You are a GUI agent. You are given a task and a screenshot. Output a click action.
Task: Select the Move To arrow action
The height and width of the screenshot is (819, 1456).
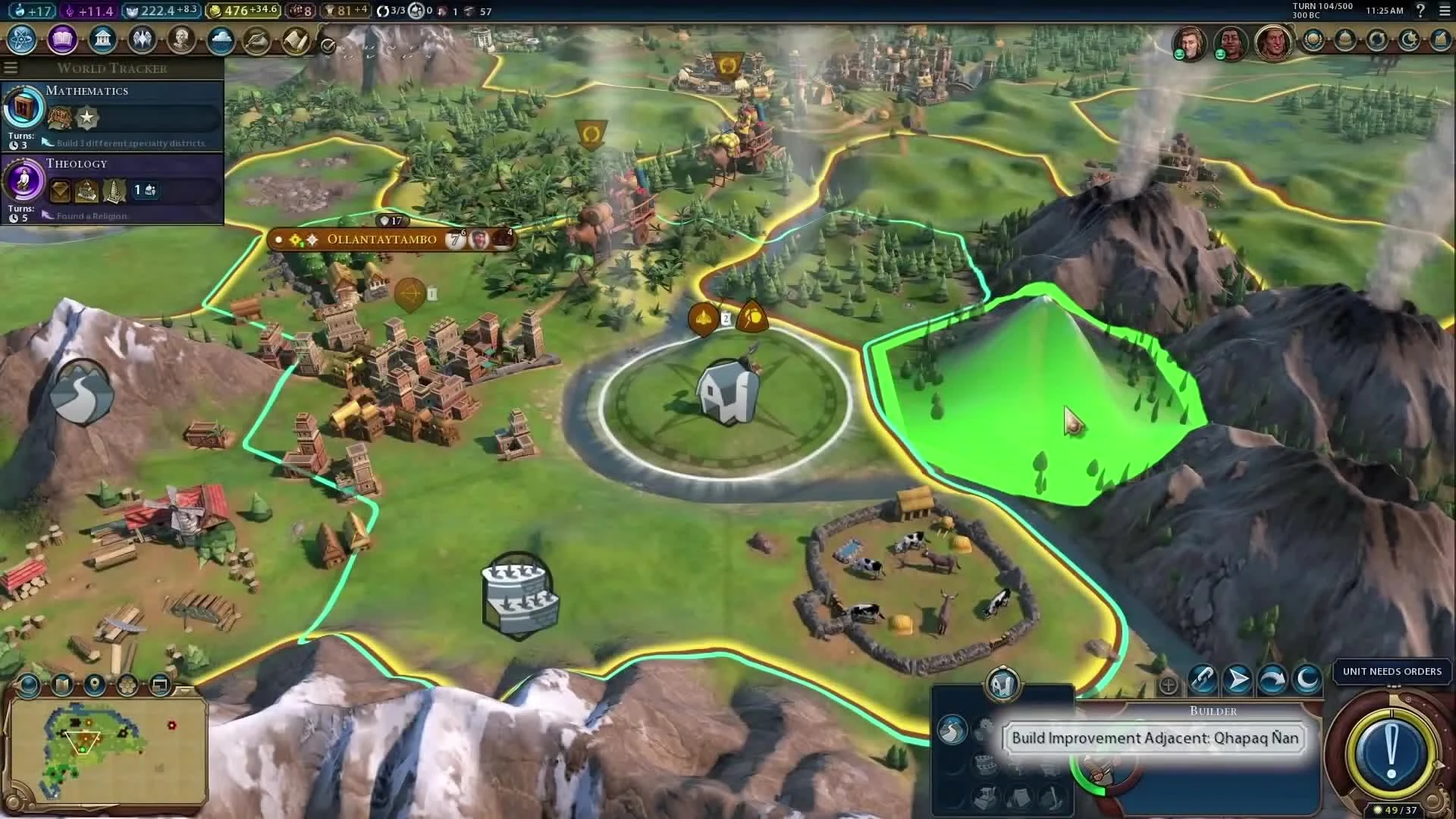click(1239, 680)
